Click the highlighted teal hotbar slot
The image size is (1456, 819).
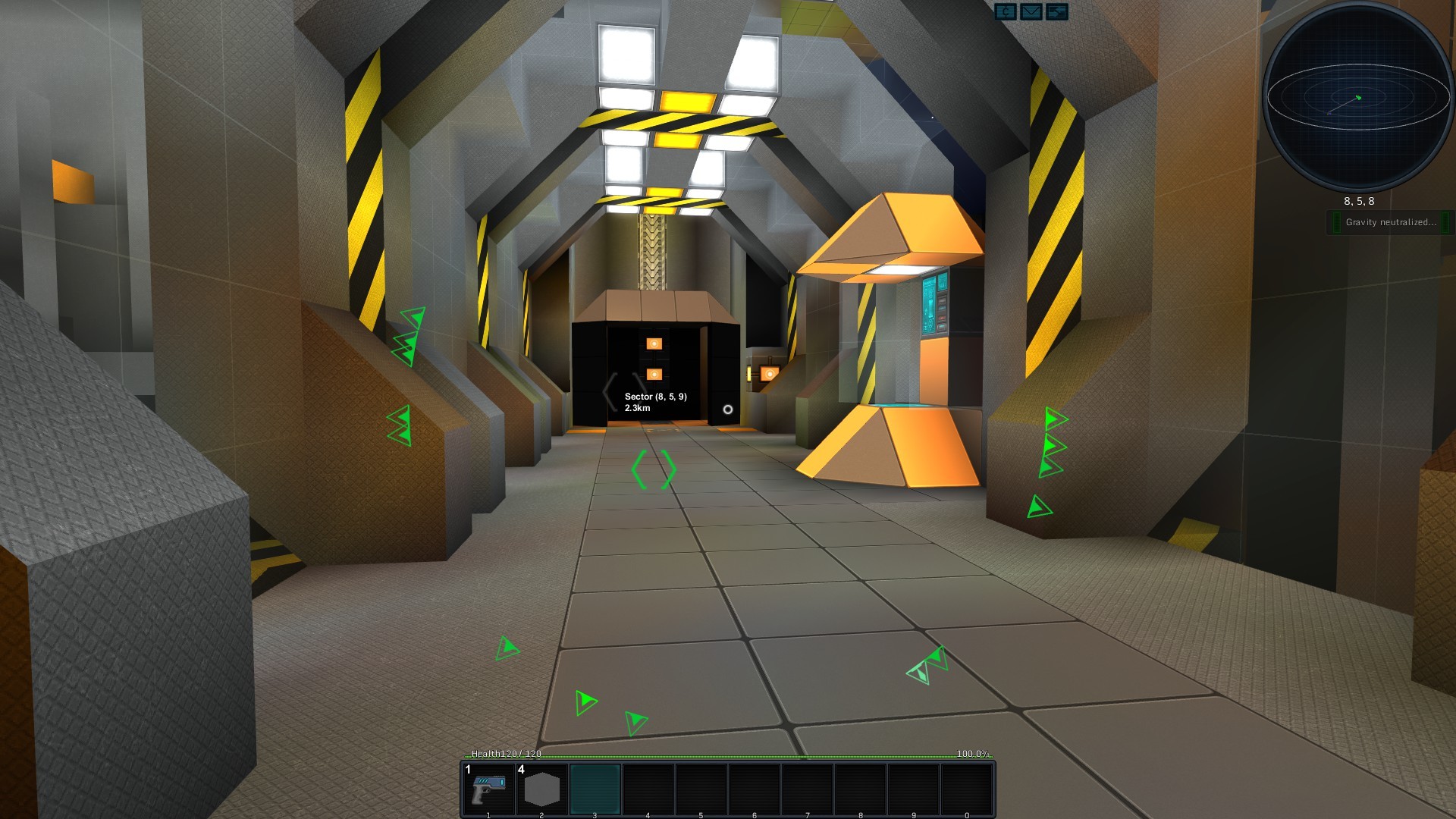pyautogui.click(x=595, y=789)
